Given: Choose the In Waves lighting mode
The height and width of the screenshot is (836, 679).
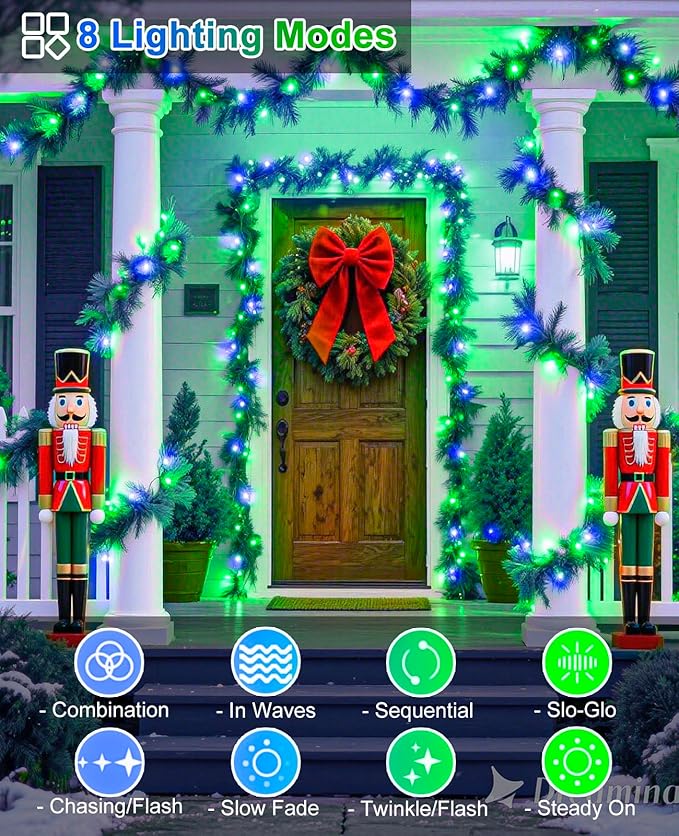Looking at the screenshot, I should (x=265, y=662).
